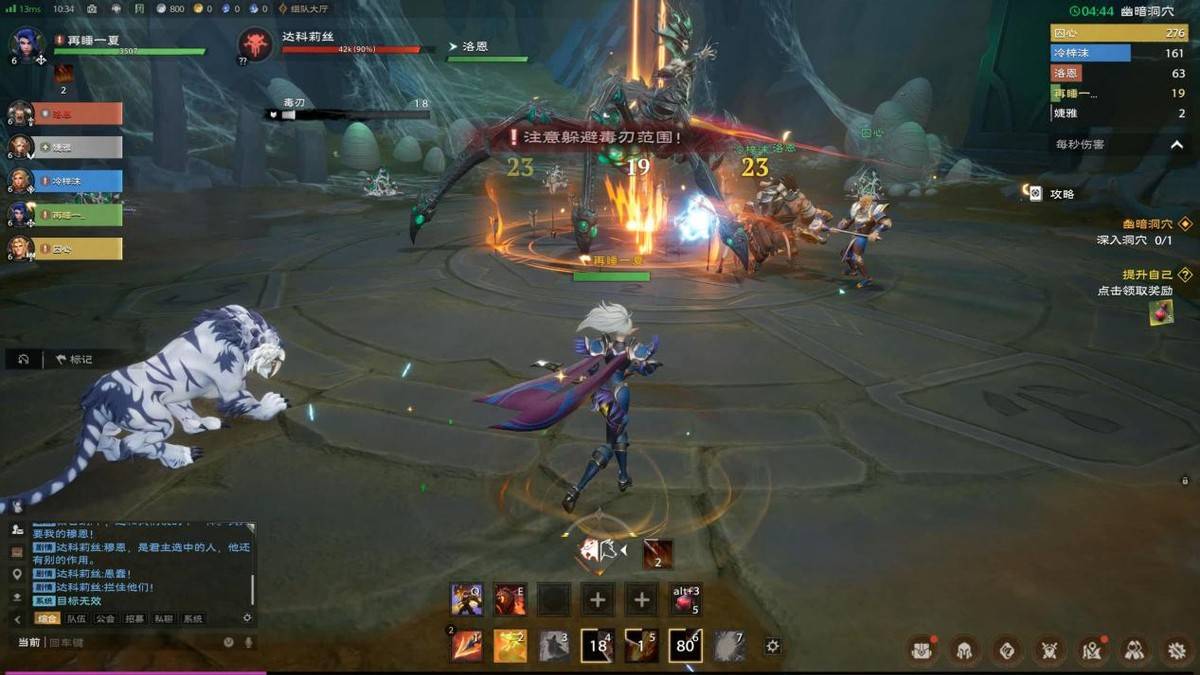
Task: Use the red potion slot labeled alt+3
Action: [685, 599]
